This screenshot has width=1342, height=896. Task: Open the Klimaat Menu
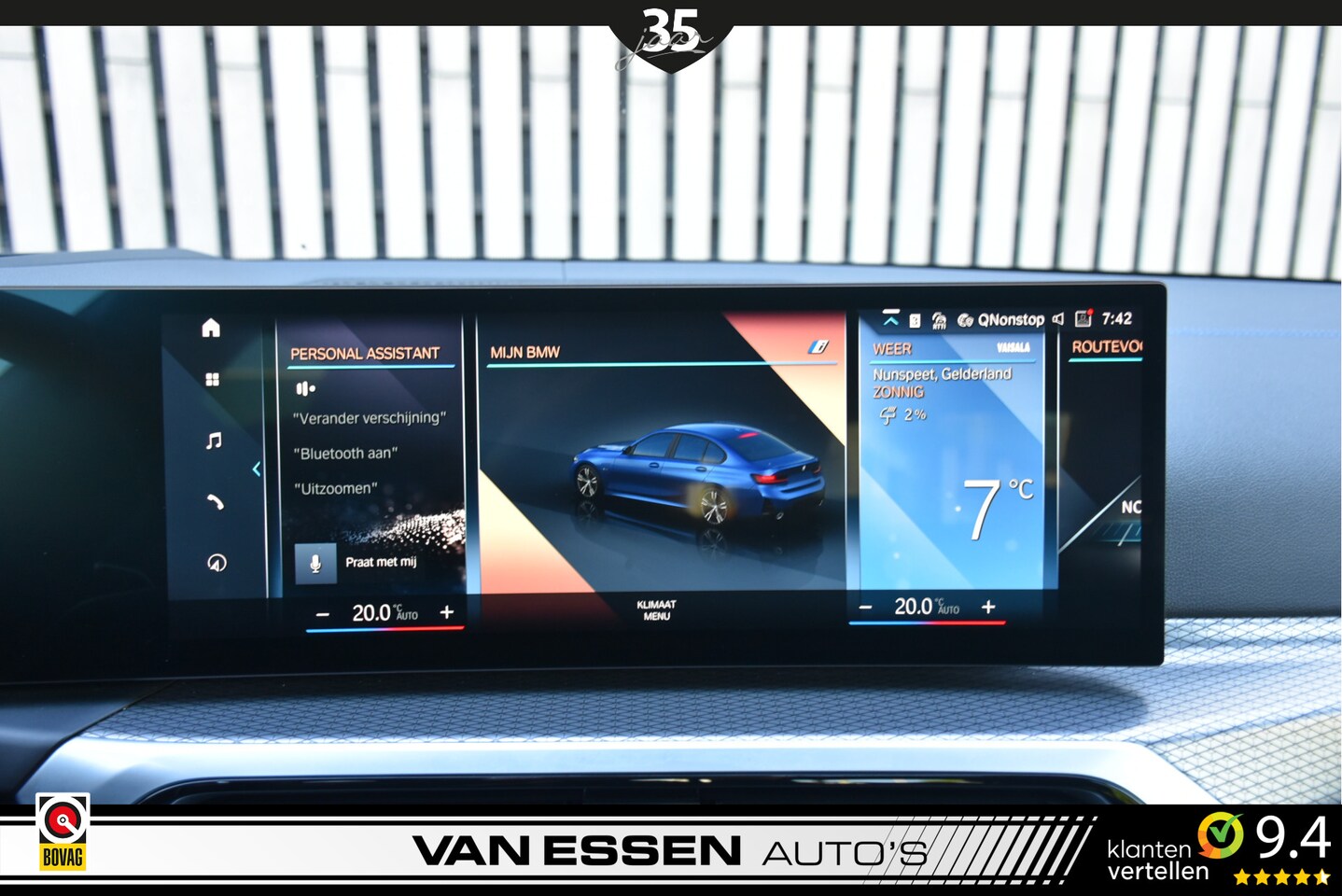pos(656,610)
